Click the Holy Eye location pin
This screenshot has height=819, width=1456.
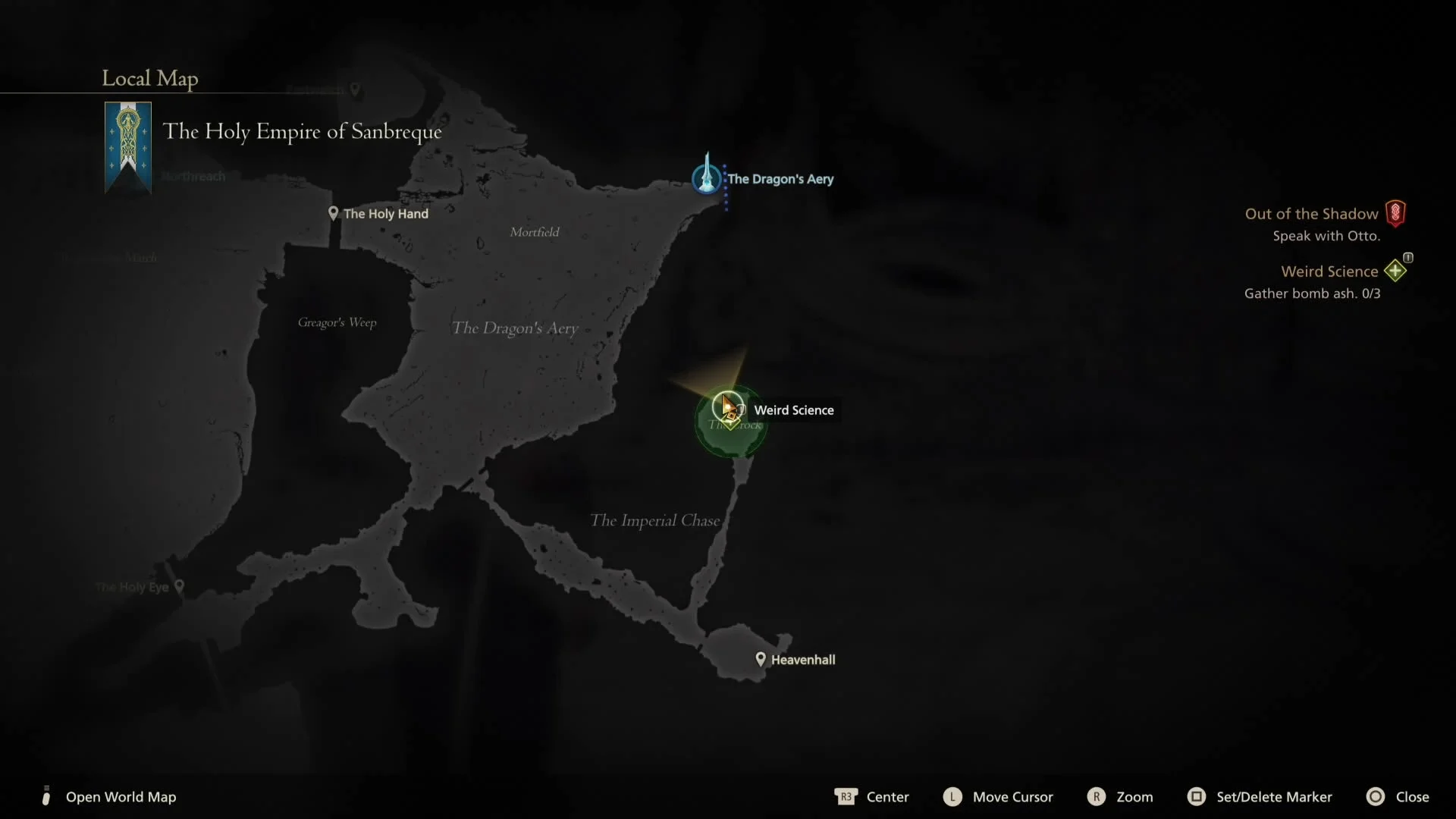(180, 585)
